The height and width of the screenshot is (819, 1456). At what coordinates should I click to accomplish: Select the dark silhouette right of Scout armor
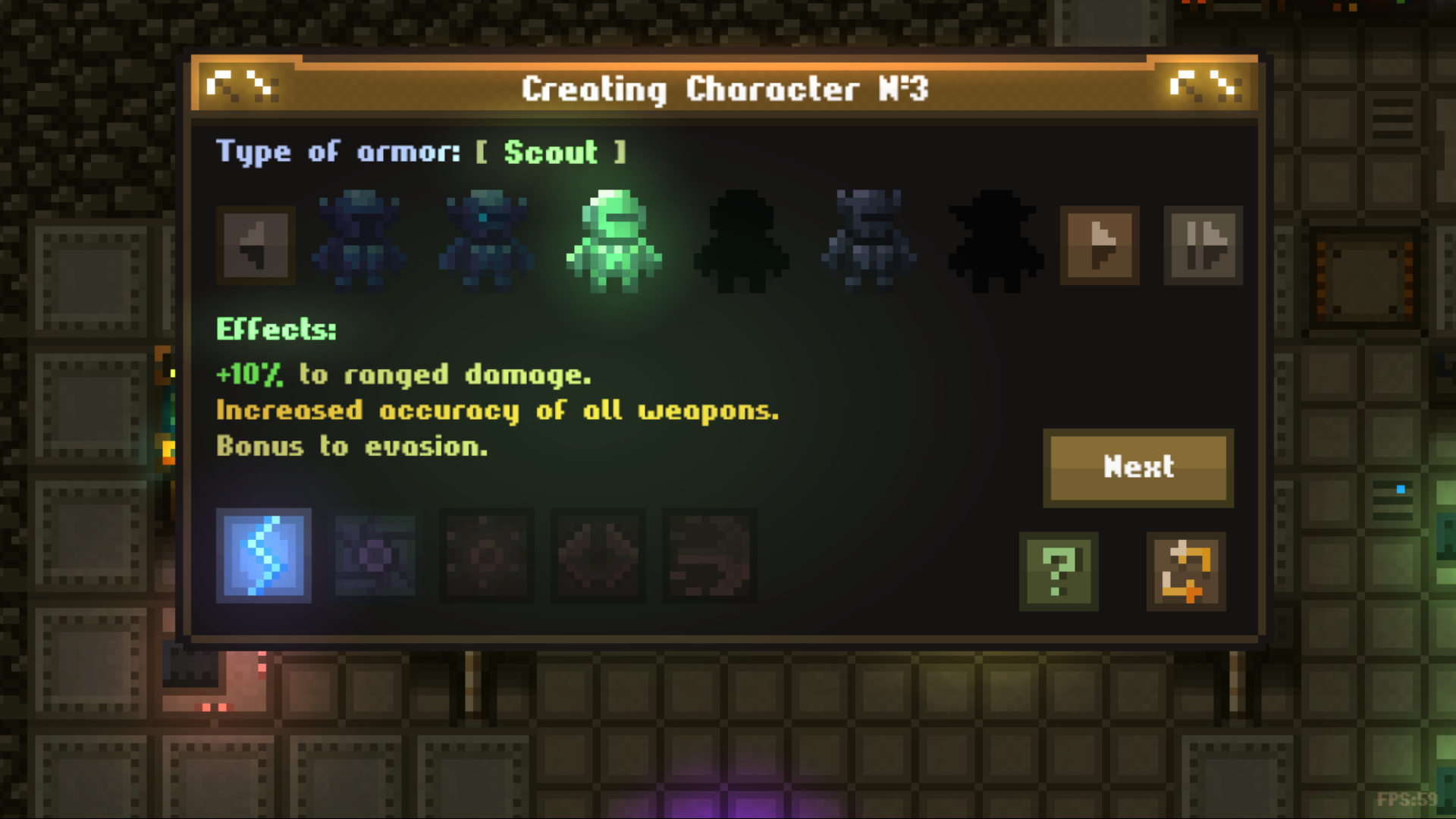point(742,243)
